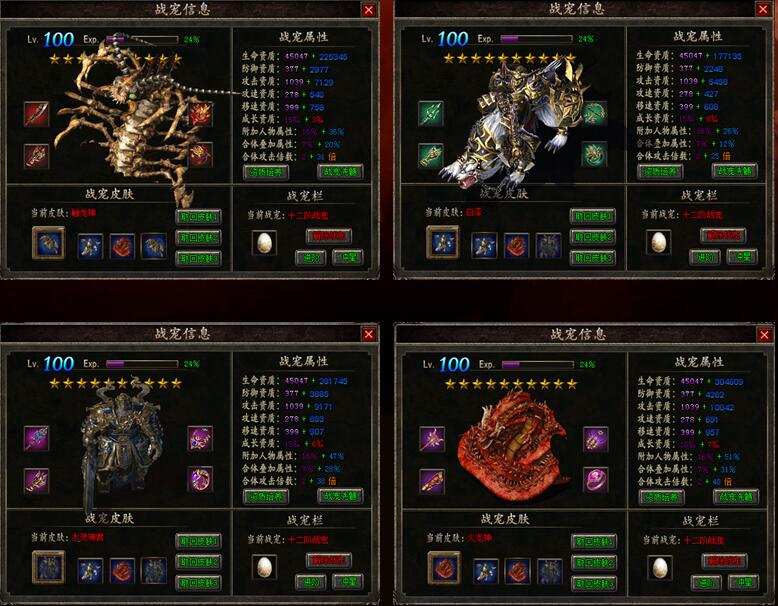Close the centipede pet info window
The image size is (778, 606).
tap(368, 10)
